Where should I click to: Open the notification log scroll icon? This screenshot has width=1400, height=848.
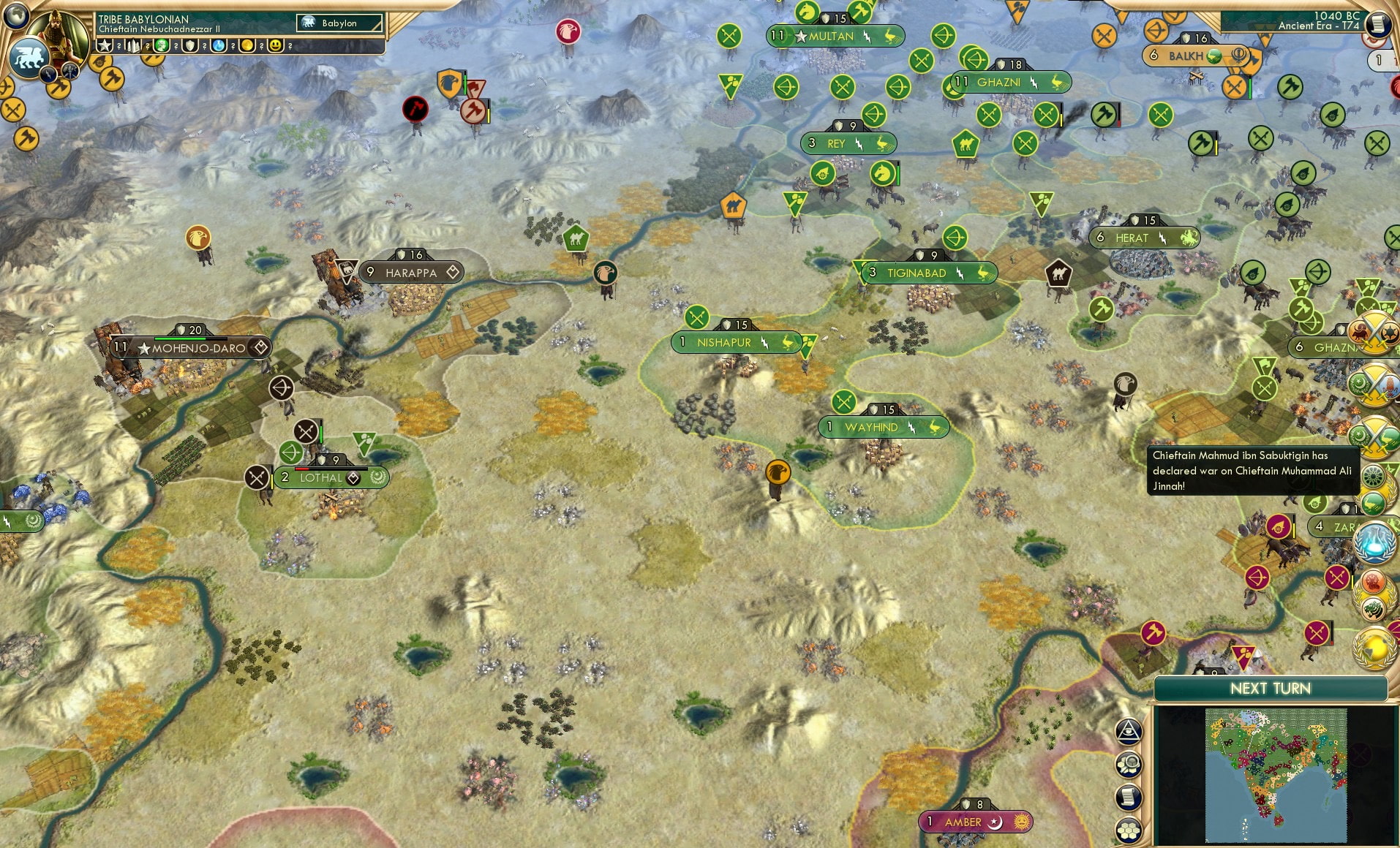tap(1129, 797)
